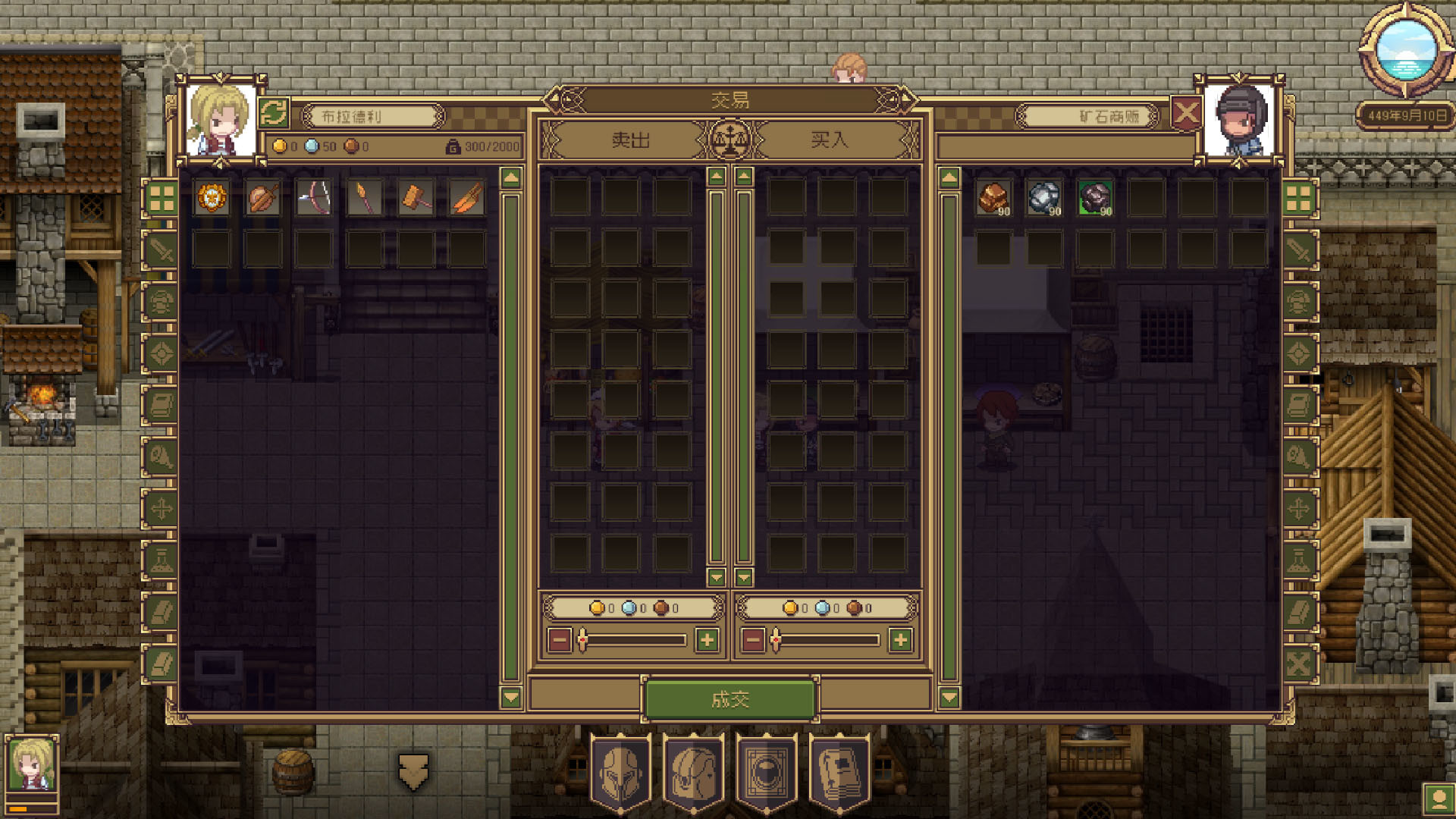The image size is (1456, 819).
Task: Increase the sell quantity with the plus button
Action: 707,641
